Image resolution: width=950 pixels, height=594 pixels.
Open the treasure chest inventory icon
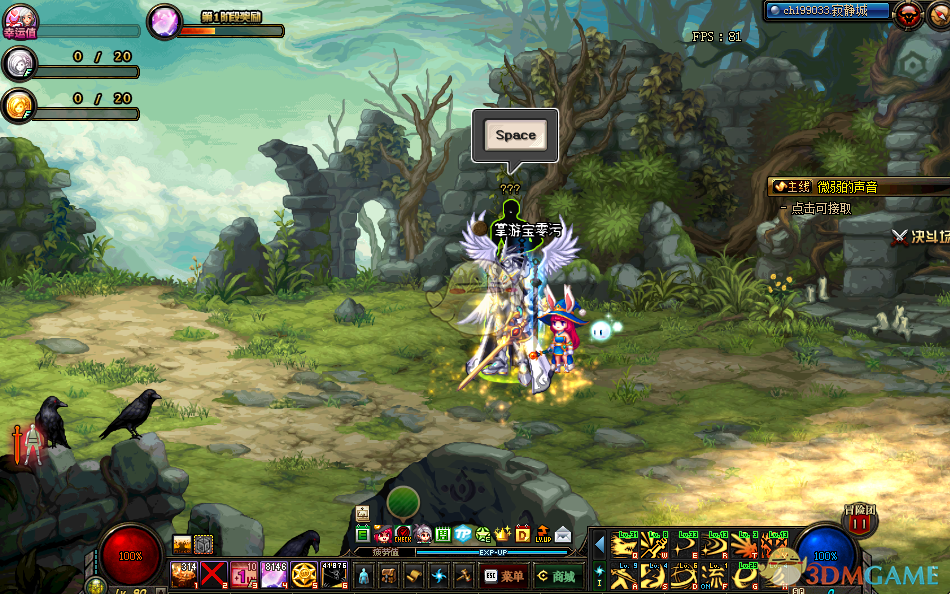coord(389,575)
